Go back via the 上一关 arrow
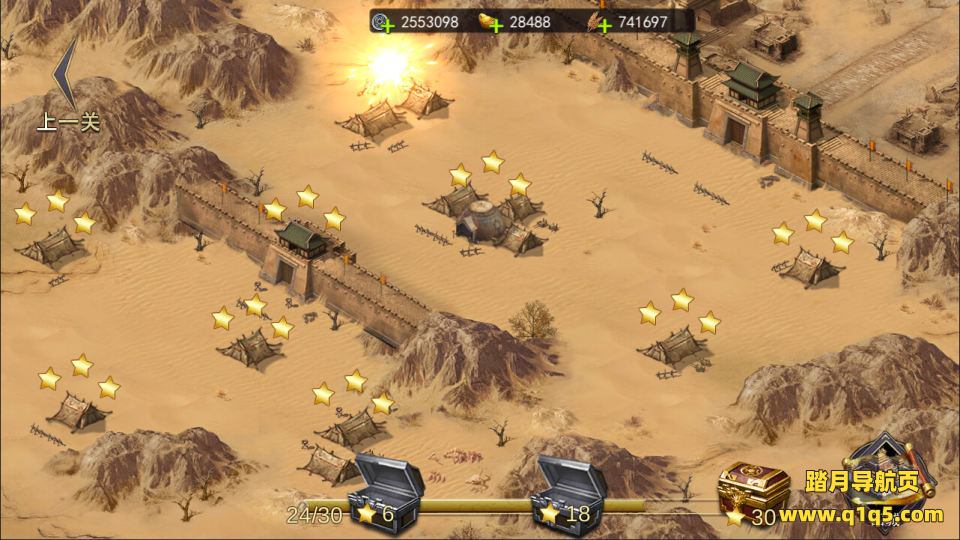Screen dimensions: 960x540 pos(67,84)
